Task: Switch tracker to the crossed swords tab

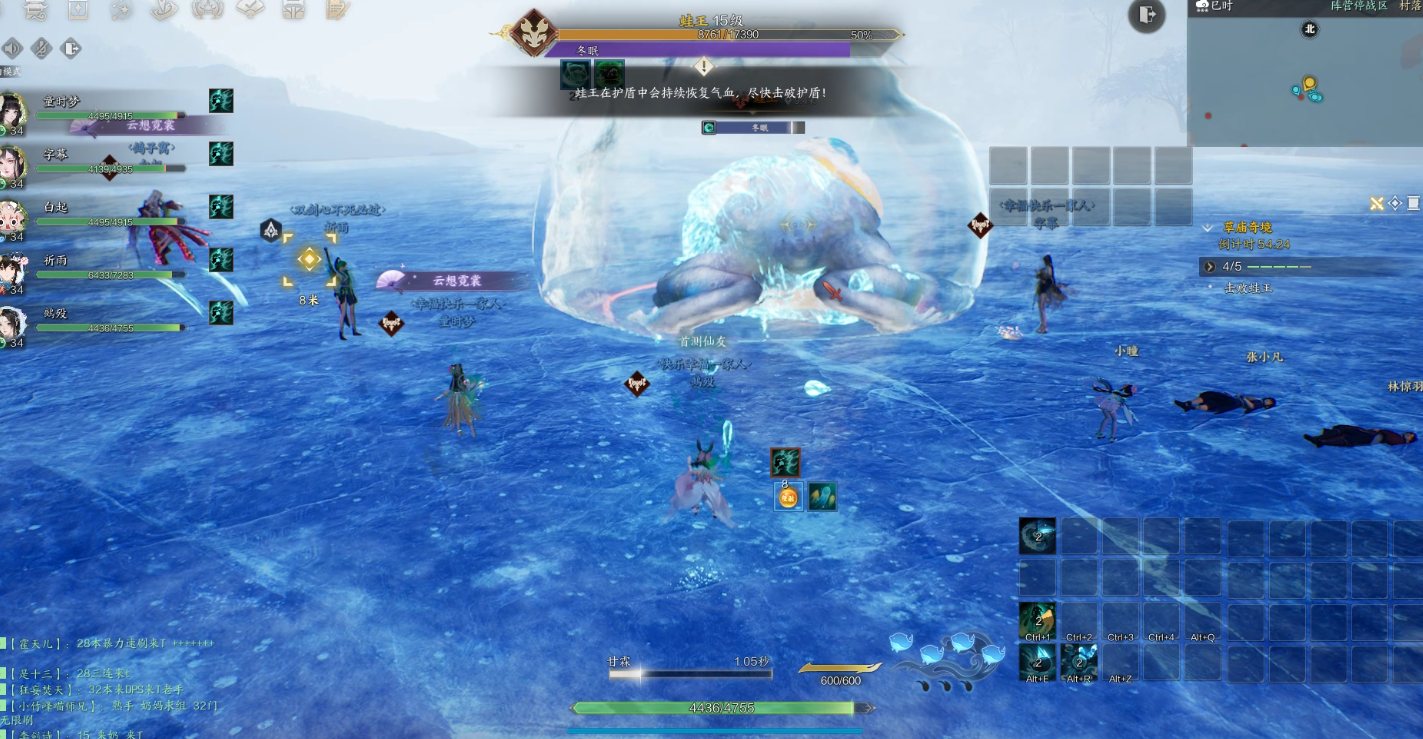Action: pyautogui.click(x=1377, y=204)
